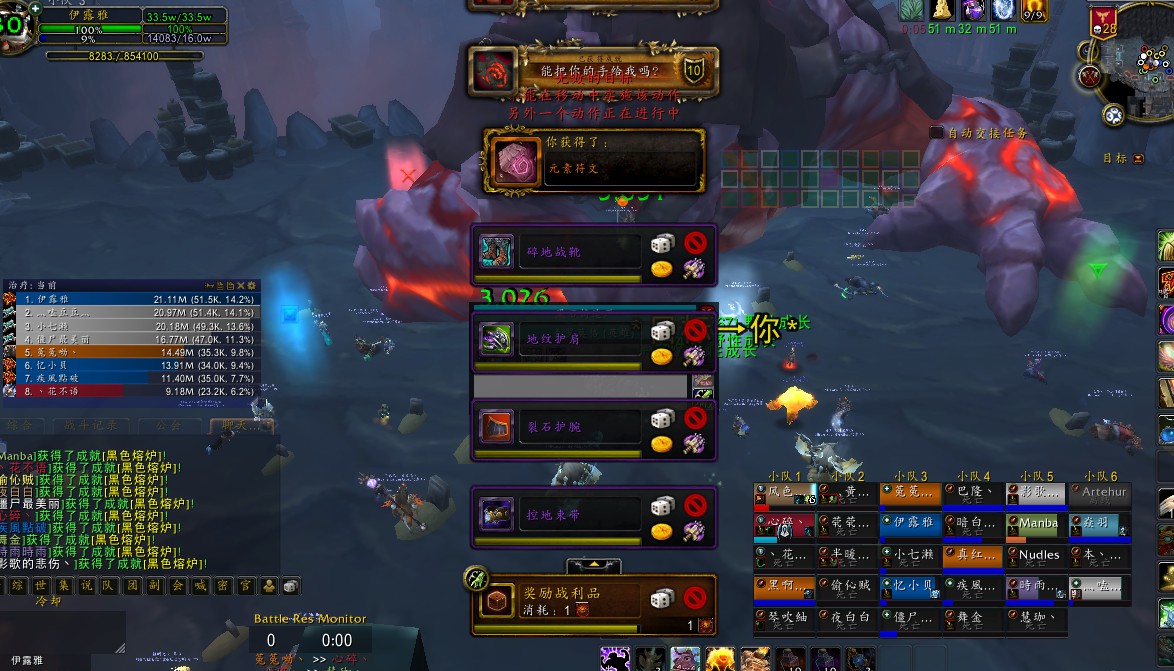Toggle the 自动交接任务 checkbox
This screenshot has width=1174, height=671.
(x=936, y=132)
